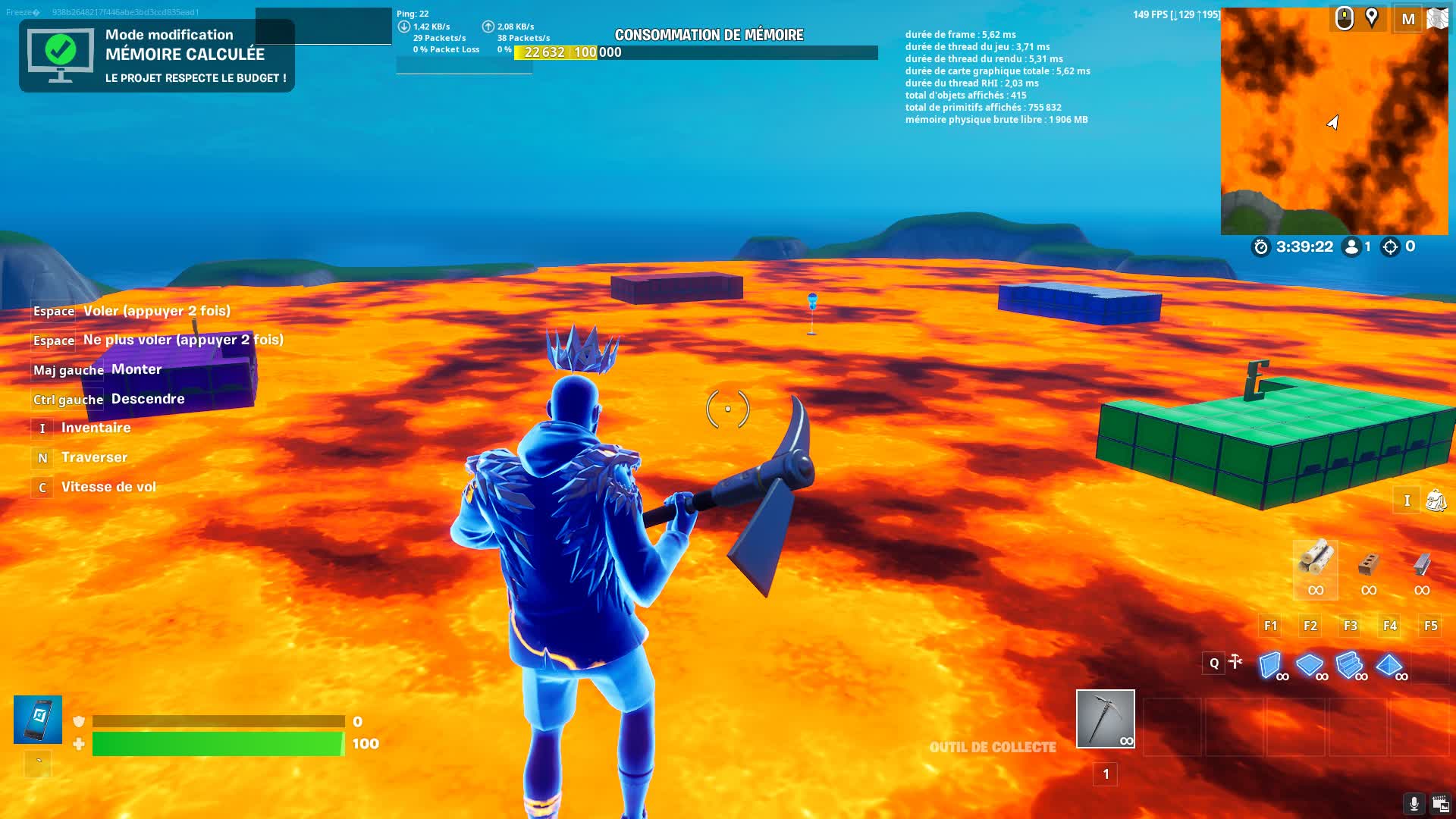Select the floor build piece icon

[x=1310, y=664]
